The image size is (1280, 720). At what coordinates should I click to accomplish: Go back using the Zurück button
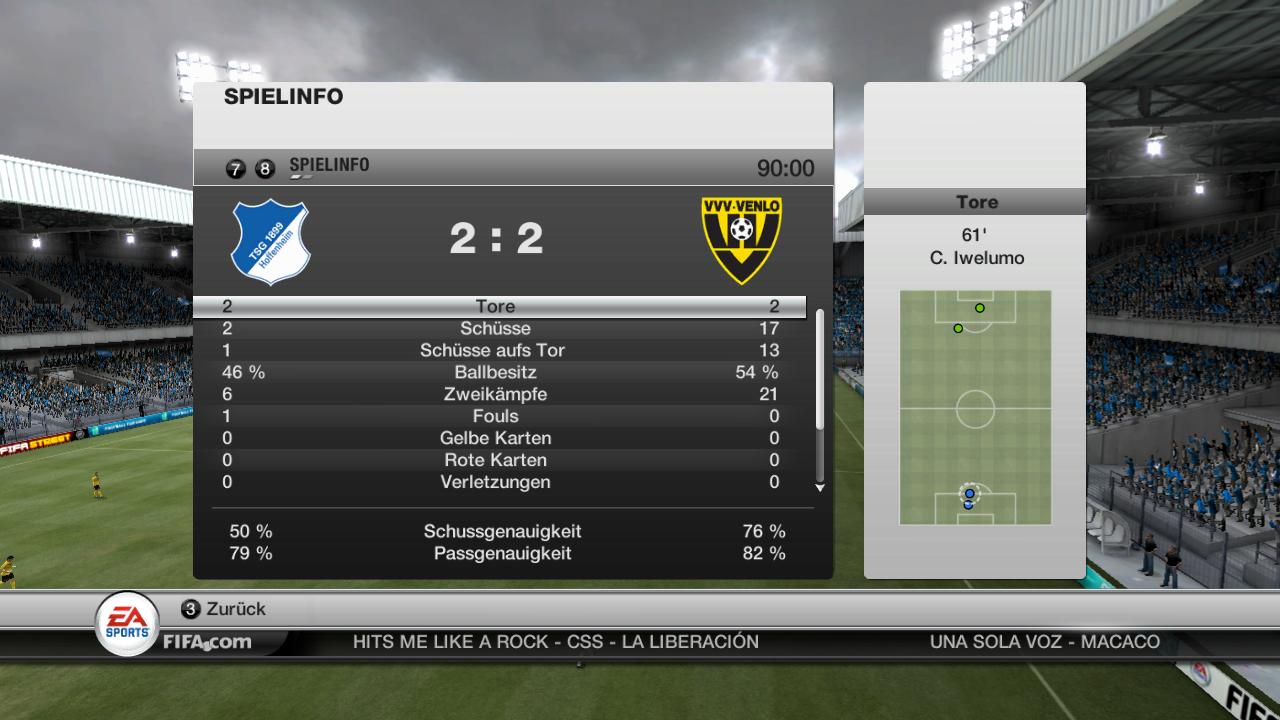tap(224, 609)
